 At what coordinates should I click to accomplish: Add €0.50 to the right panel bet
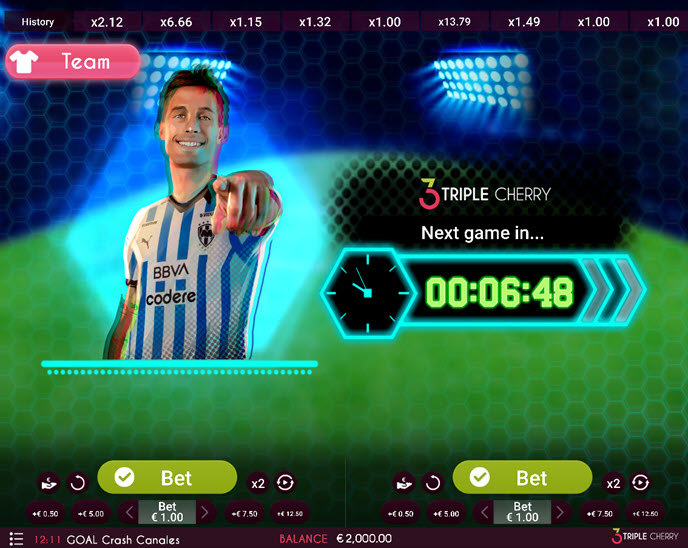[x=400, y=513]
